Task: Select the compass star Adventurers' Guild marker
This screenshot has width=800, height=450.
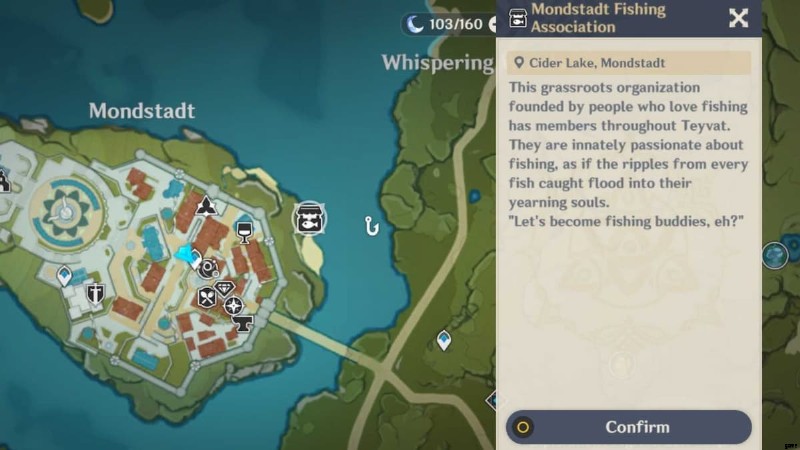Action: (x=233, y=306)
